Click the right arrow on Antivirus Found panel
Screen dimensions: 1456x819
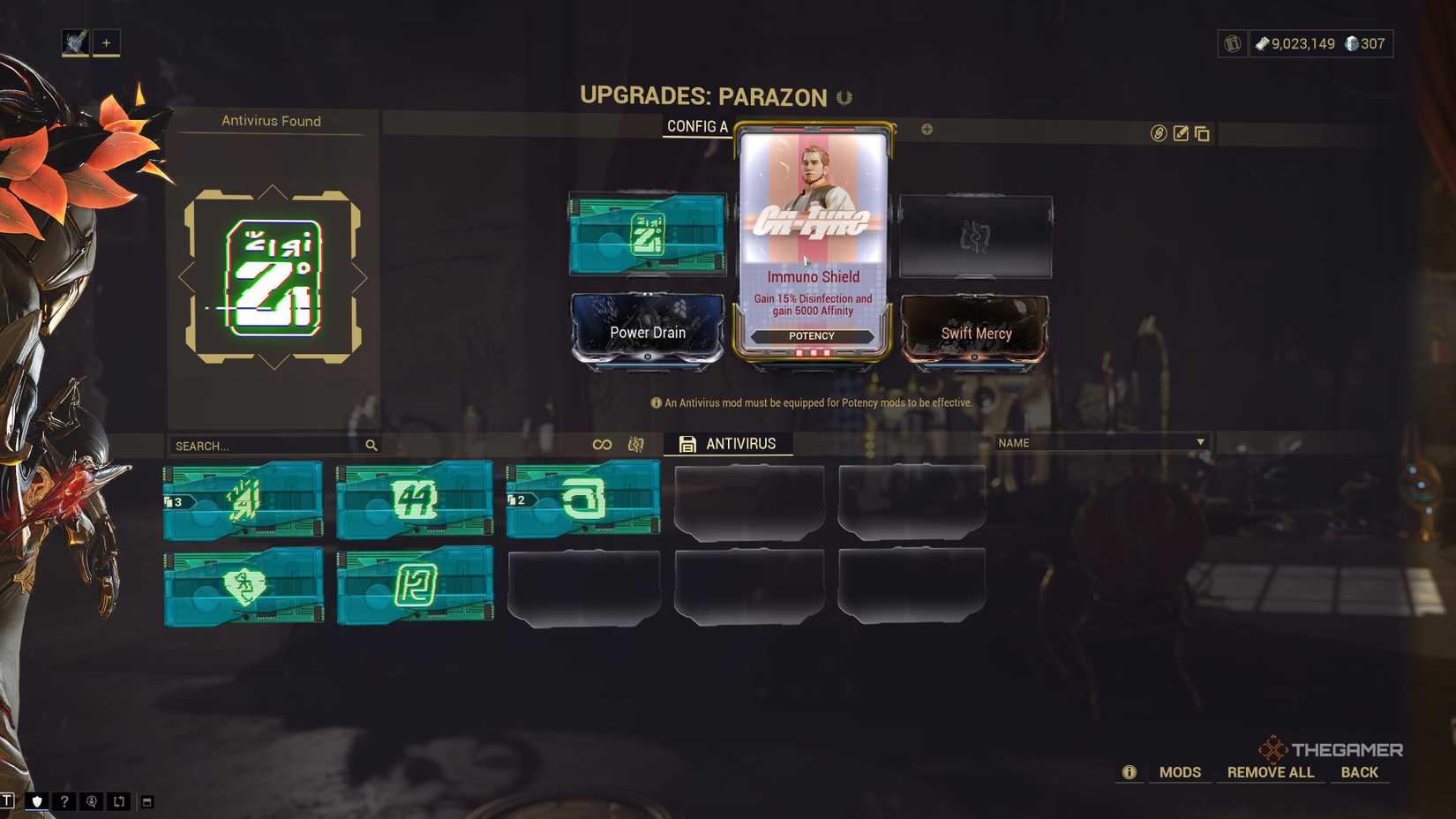pos(362,276)
